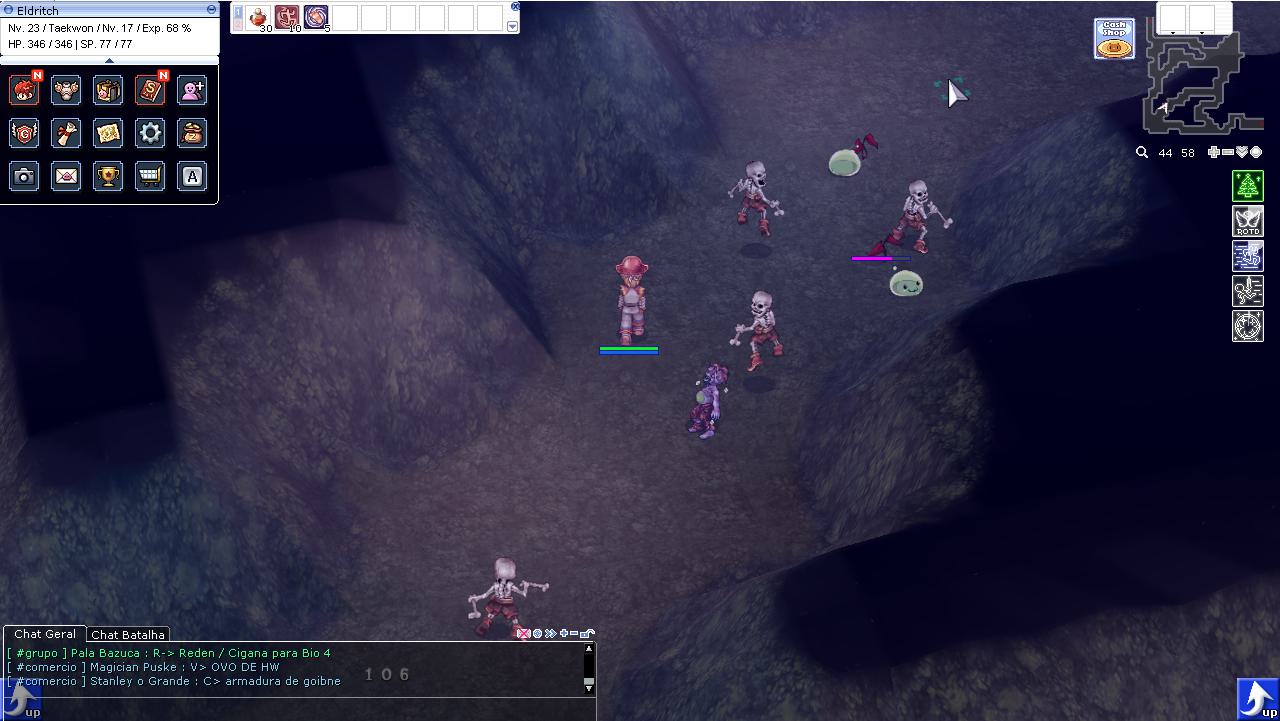This screenshot has width=1280, height=721.
Task: Open the inventory via the gift box icon
Action: pyautogui.click(x=108, y=89)
